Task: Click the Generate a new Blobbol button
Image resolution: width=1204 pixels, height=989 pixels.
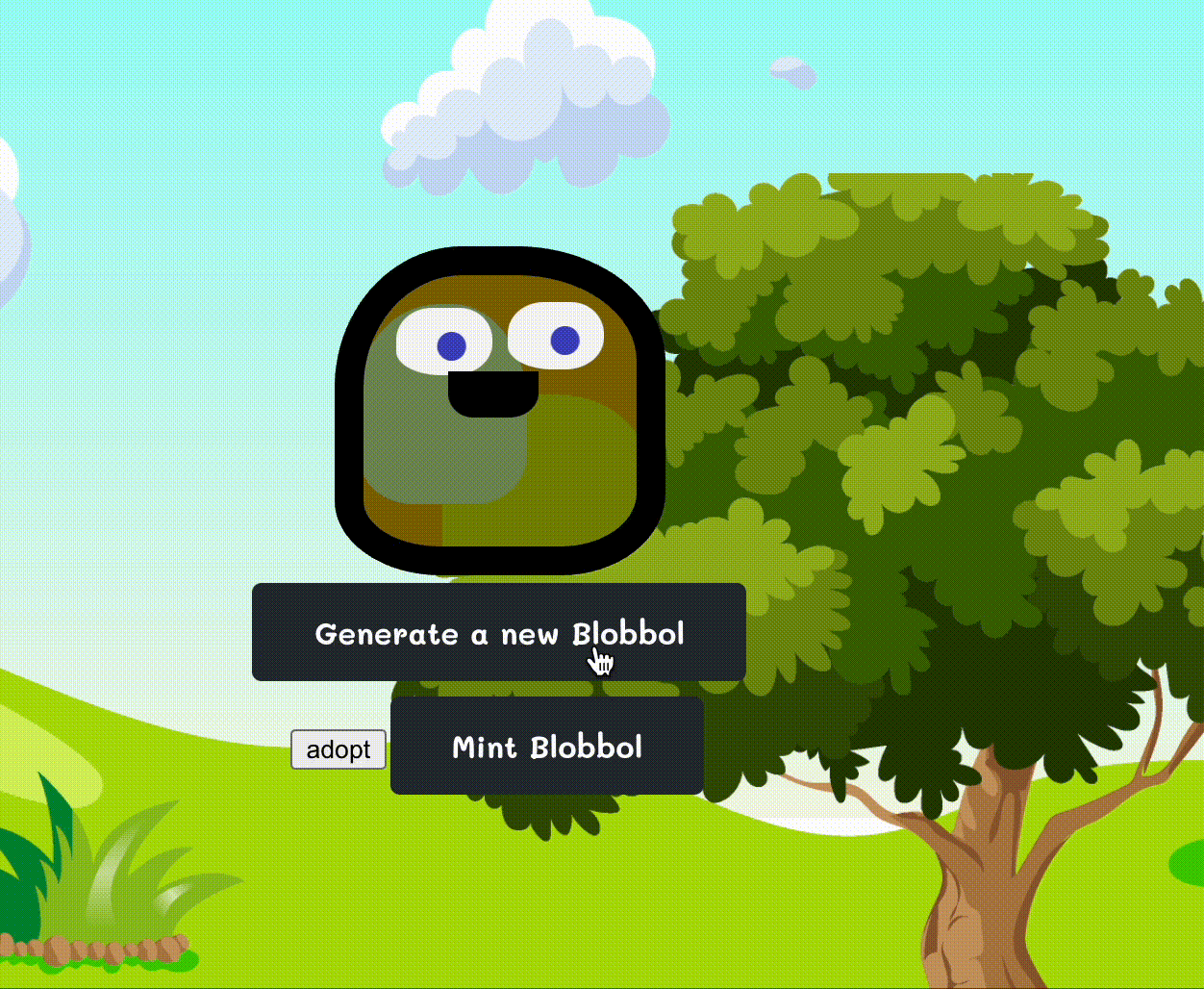Action: pos(498,632)
